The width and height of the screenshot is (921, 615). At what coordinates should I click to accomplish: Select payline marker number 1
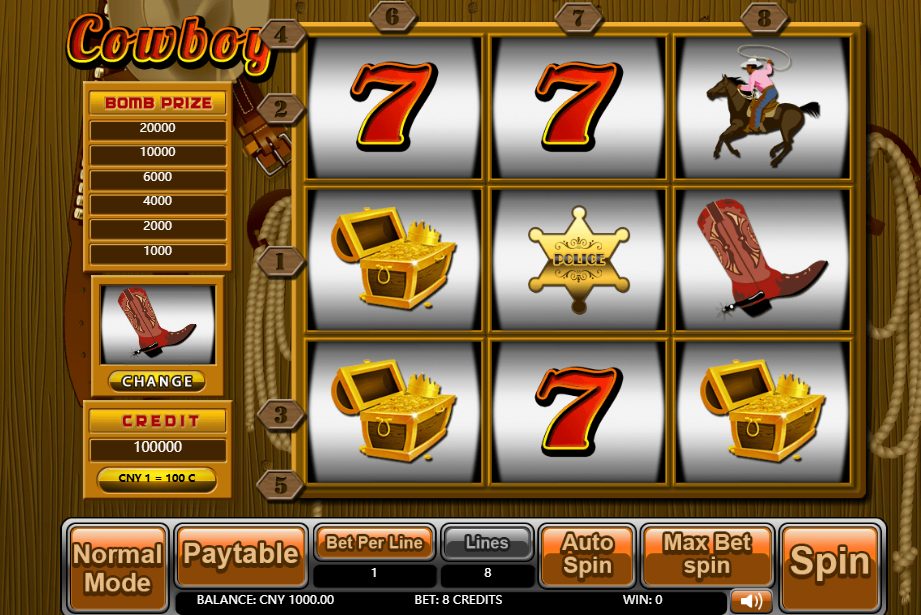281,262
